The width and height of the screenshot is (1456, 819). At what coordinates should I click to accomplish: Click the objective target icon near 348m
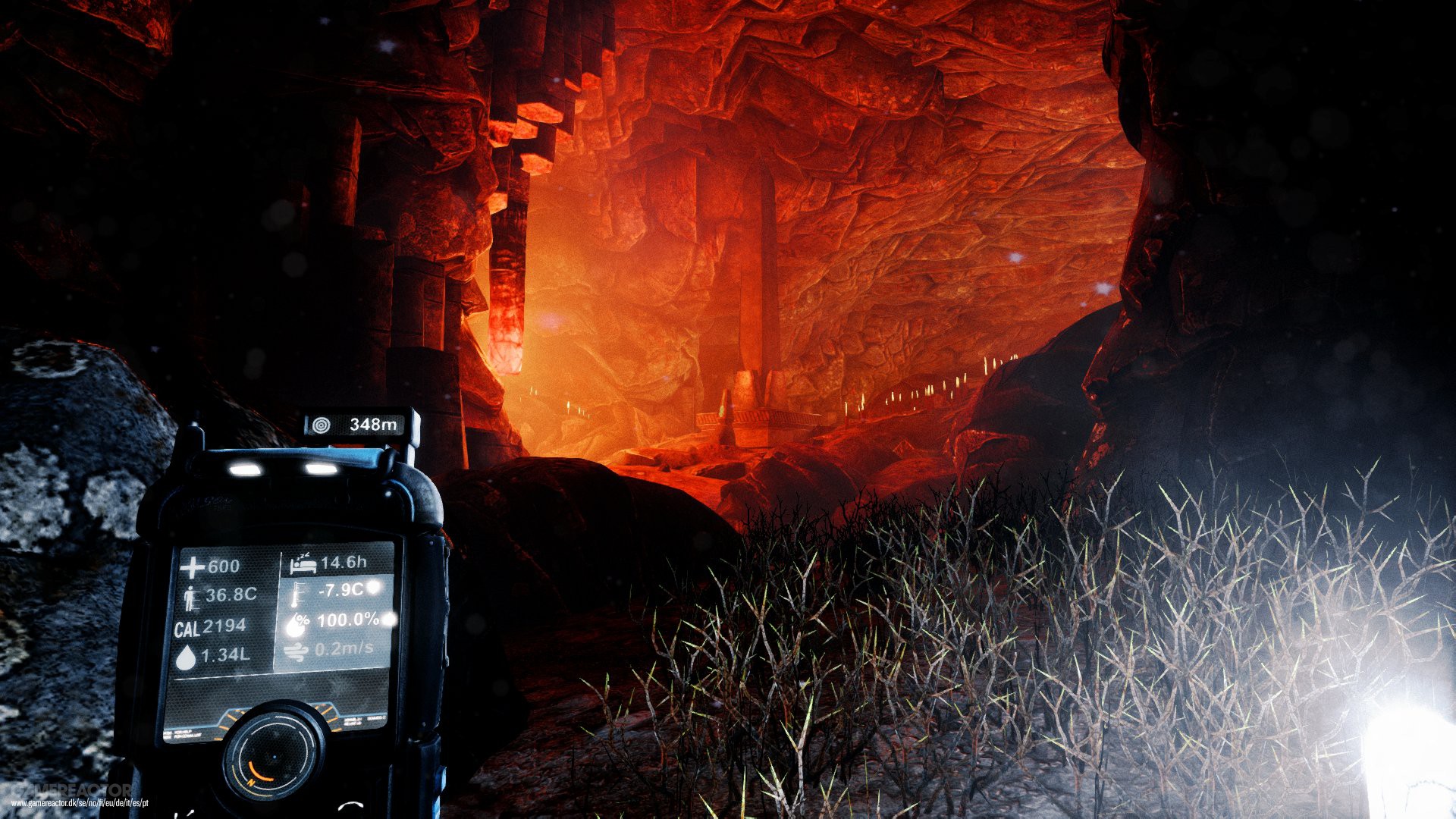coord(322,423)
